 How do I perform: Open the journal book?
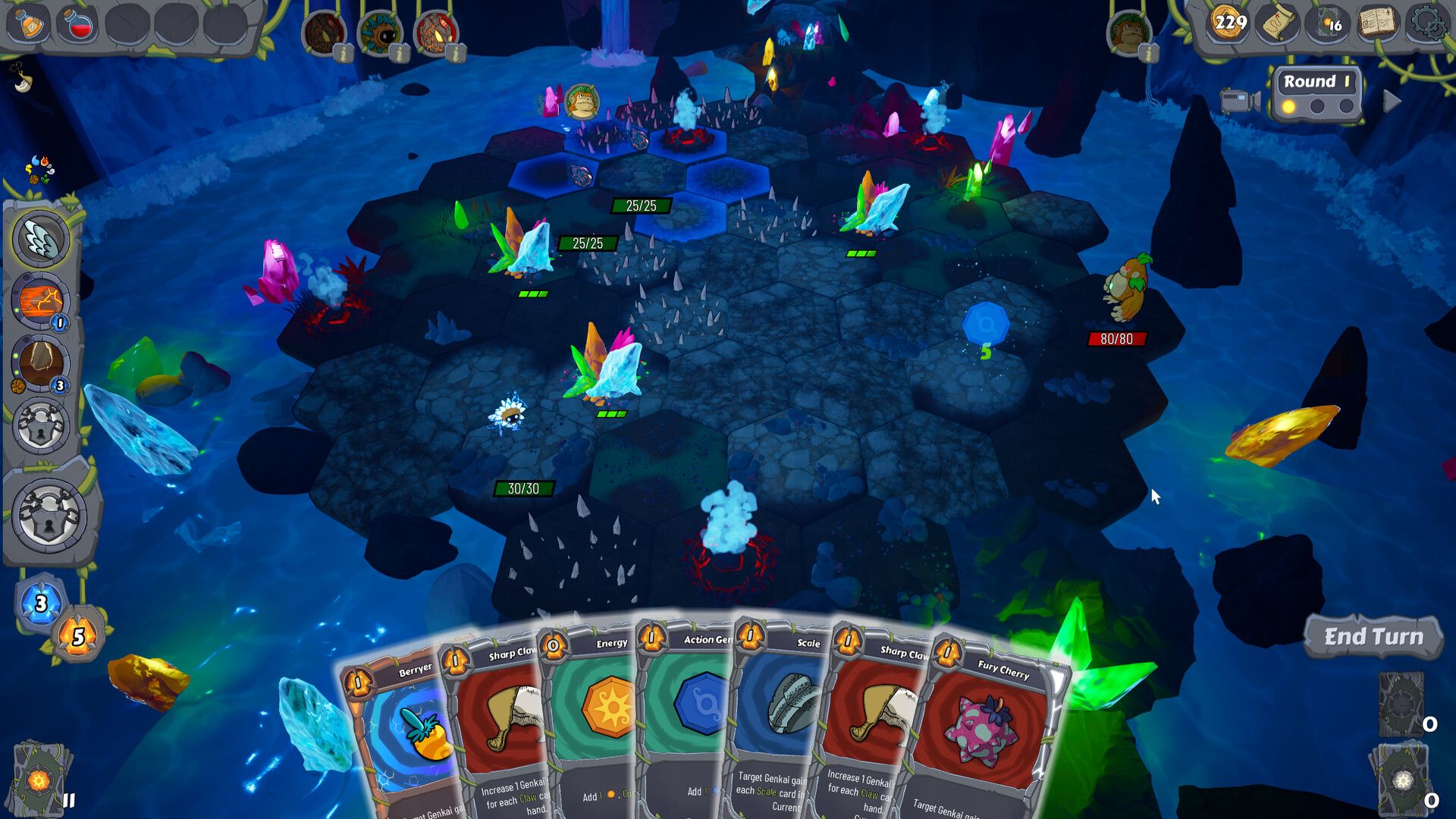click(x=1377, y=24)
